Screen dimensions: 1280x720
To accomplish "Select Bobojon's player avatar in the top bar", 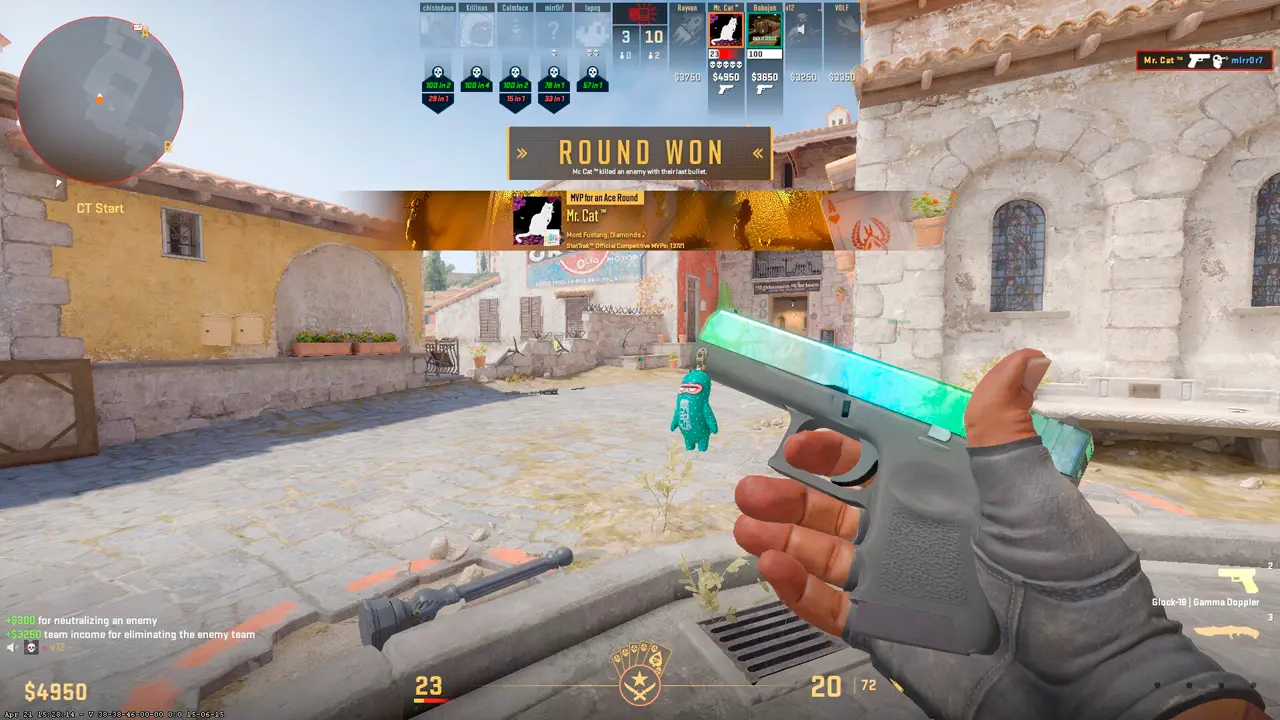I will tap(764, 30).
